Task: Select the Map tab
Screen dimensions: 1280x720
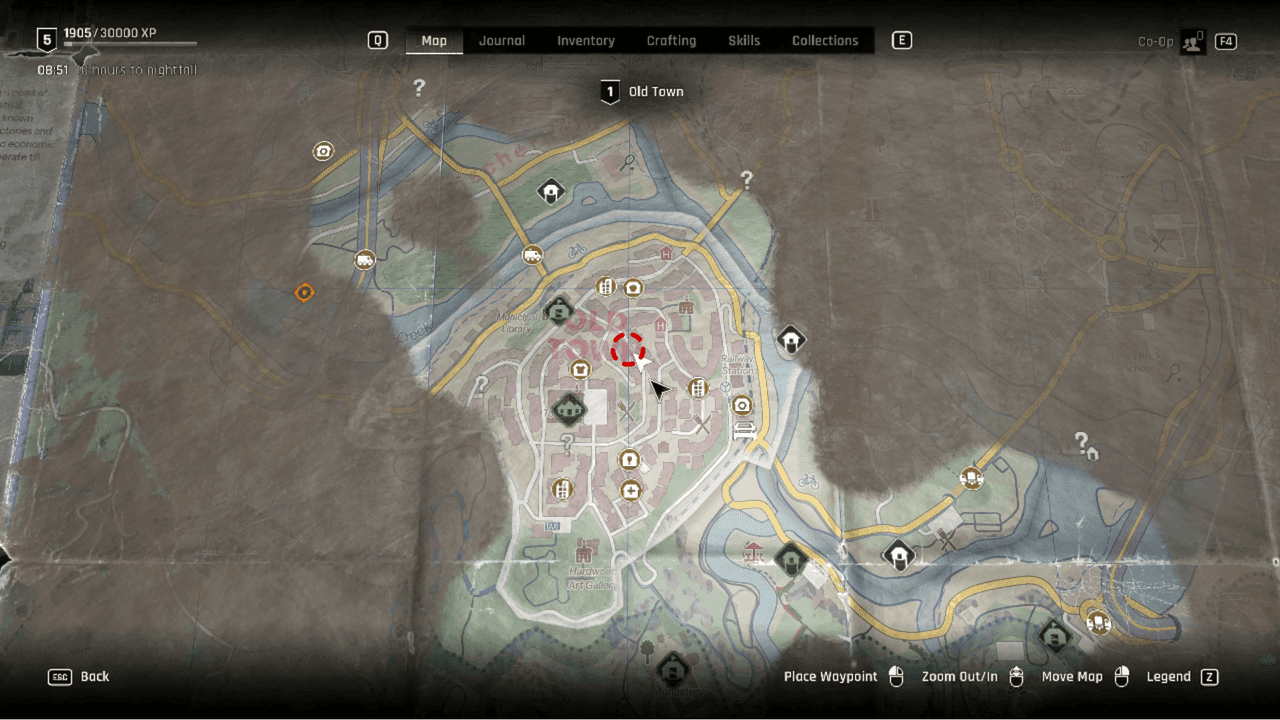Action: pyautogui.click(x=434, y=41)
